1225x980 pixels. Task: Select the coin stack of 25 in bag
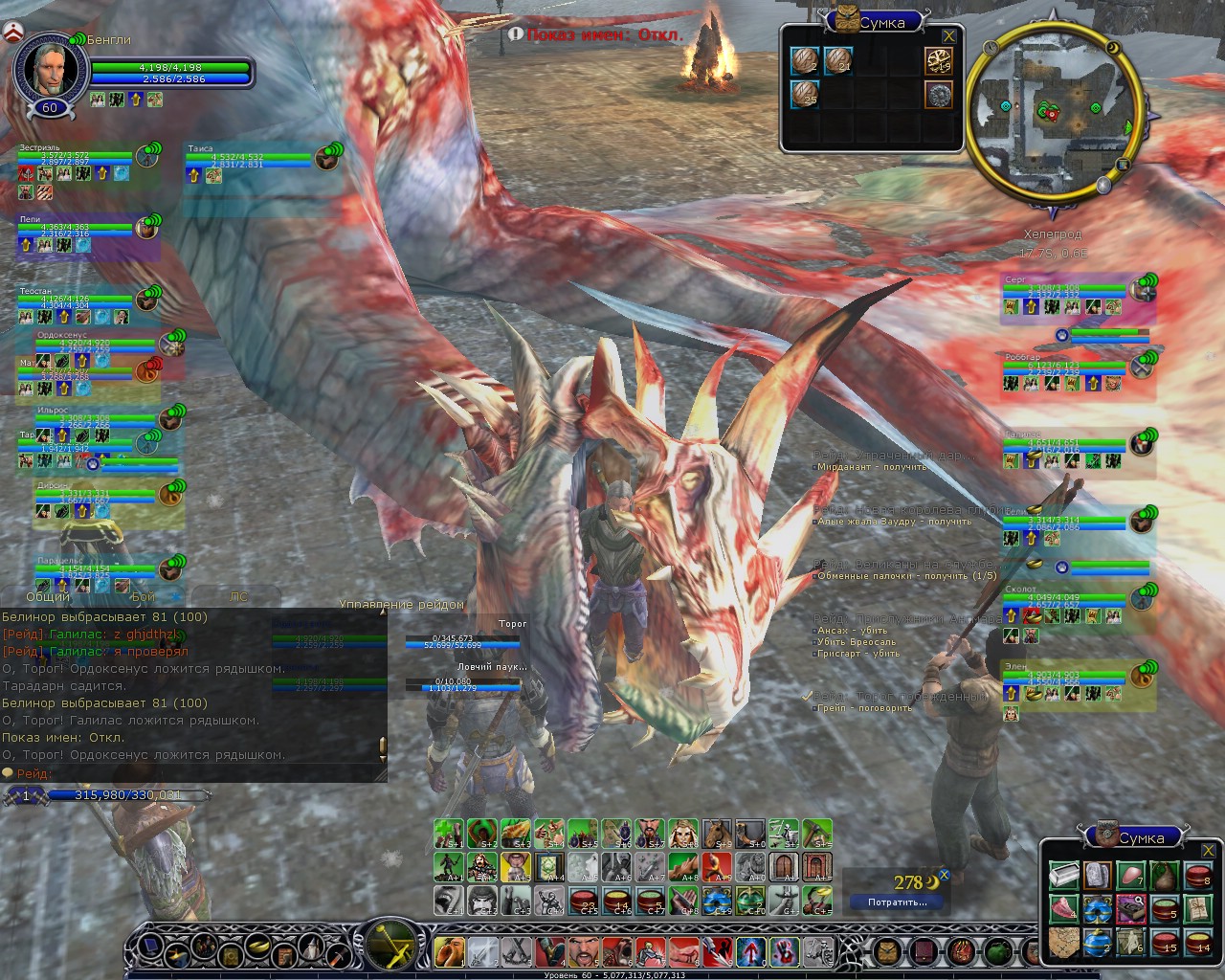tap(805, 95)
